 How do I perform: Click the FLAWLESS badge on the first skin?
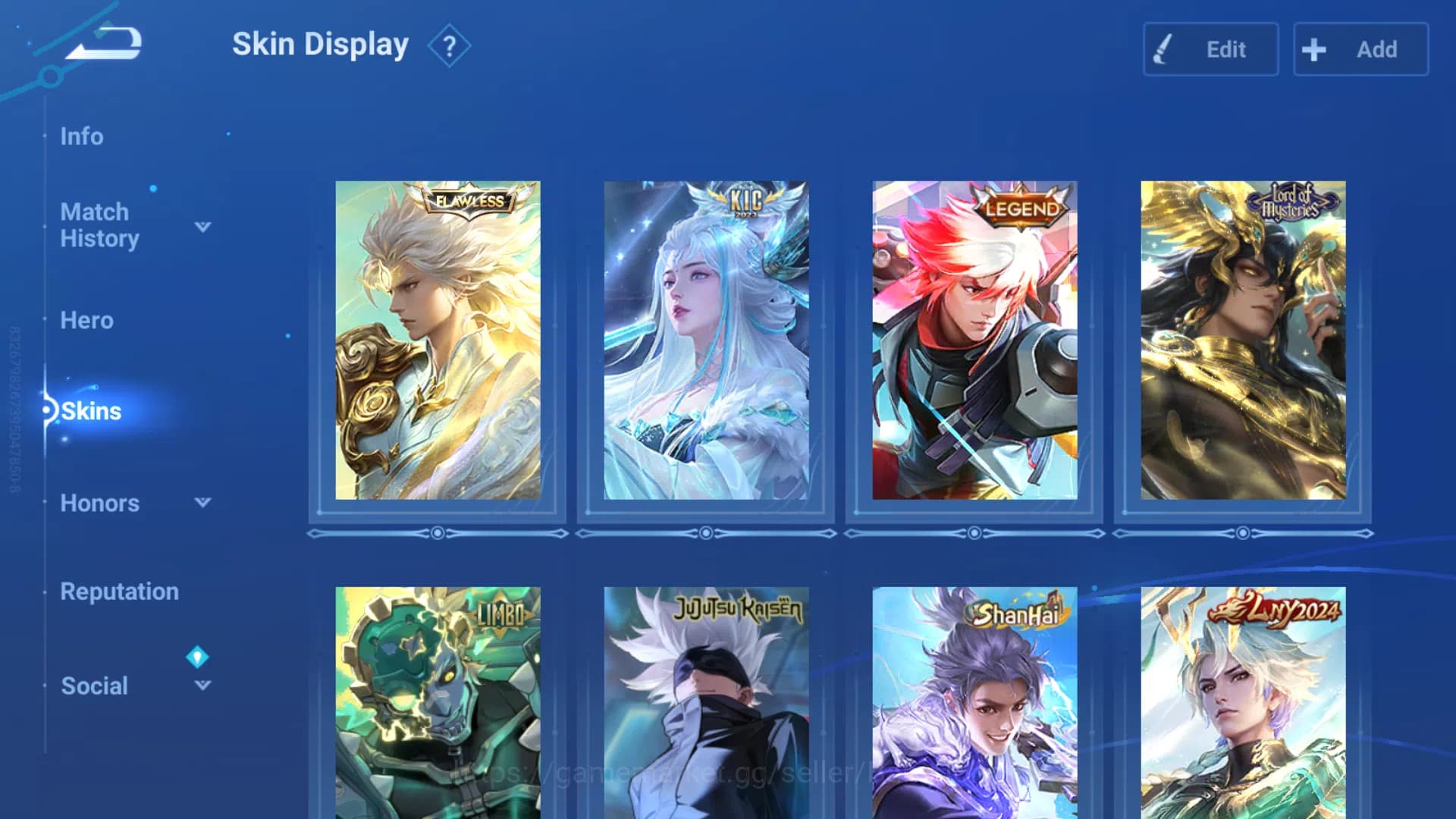point(470,202)
